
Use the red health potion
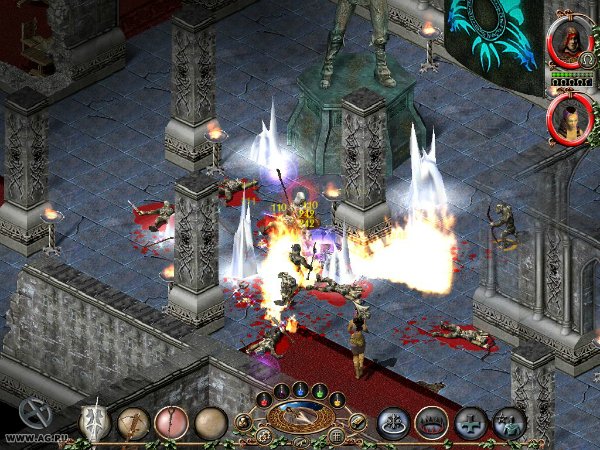point(264,401)
